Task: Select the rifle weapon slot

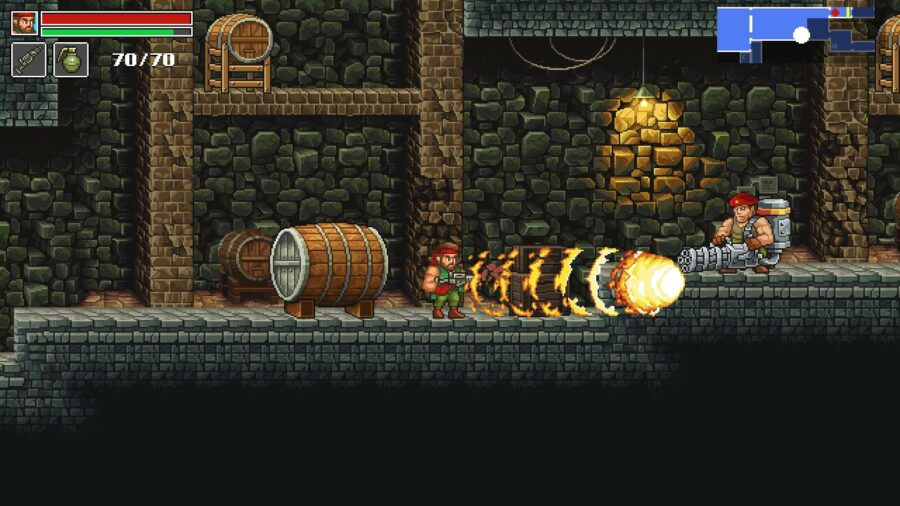Action: tap(29, 59)
